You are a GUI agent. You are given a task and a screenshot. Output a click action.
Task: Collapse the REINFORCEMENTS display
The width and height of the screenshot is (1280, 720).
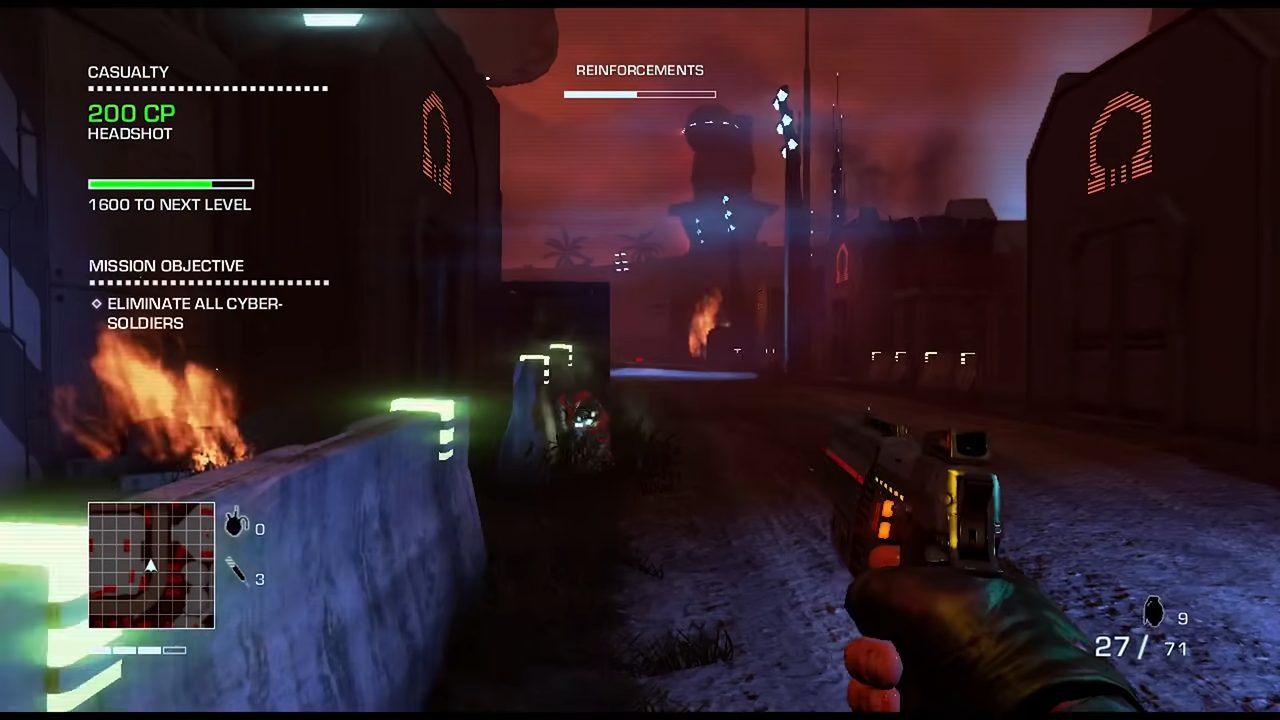point(640,70)
